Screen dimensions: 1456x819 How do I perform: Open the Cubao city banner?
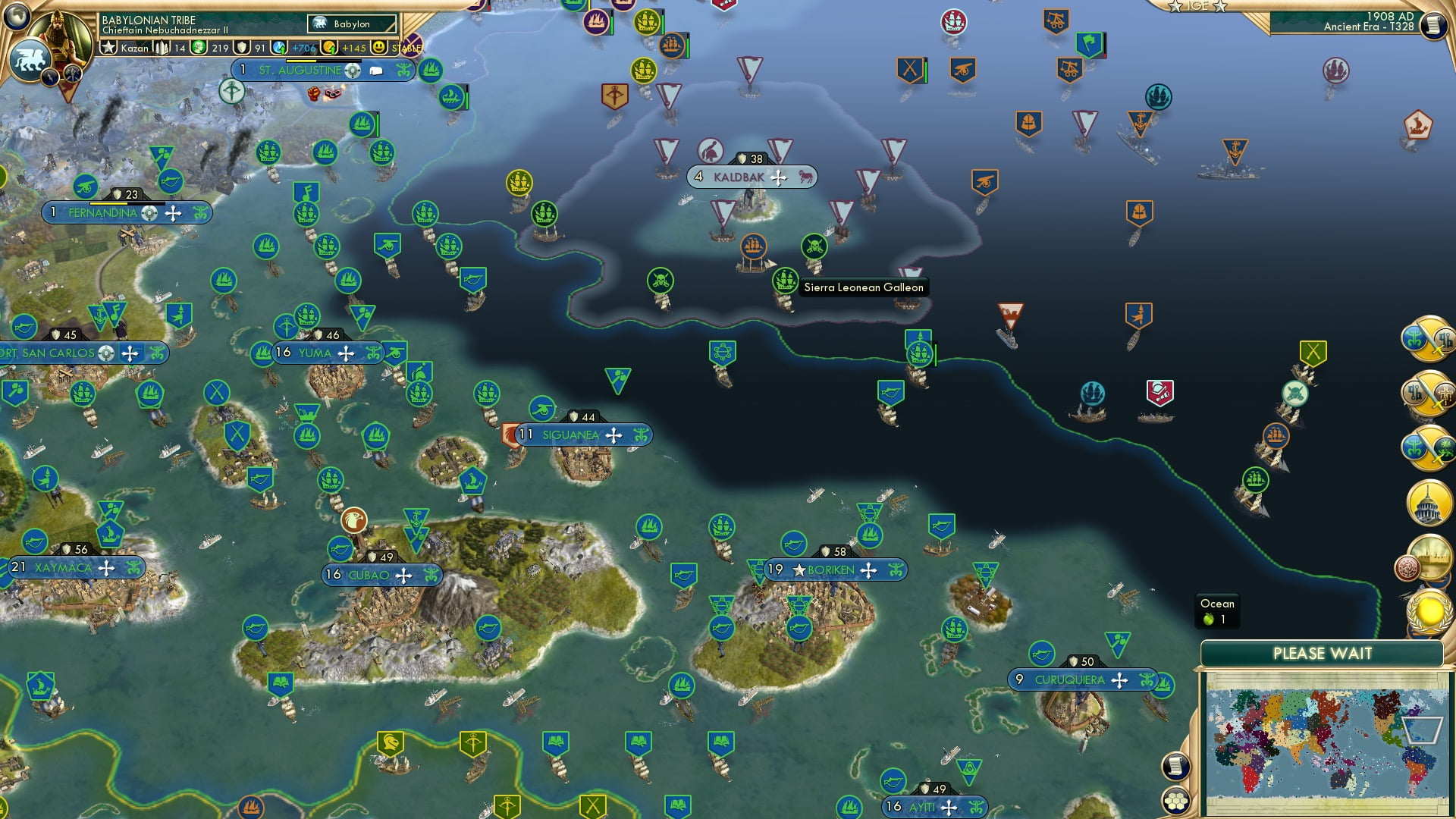[x=369, y=576]
